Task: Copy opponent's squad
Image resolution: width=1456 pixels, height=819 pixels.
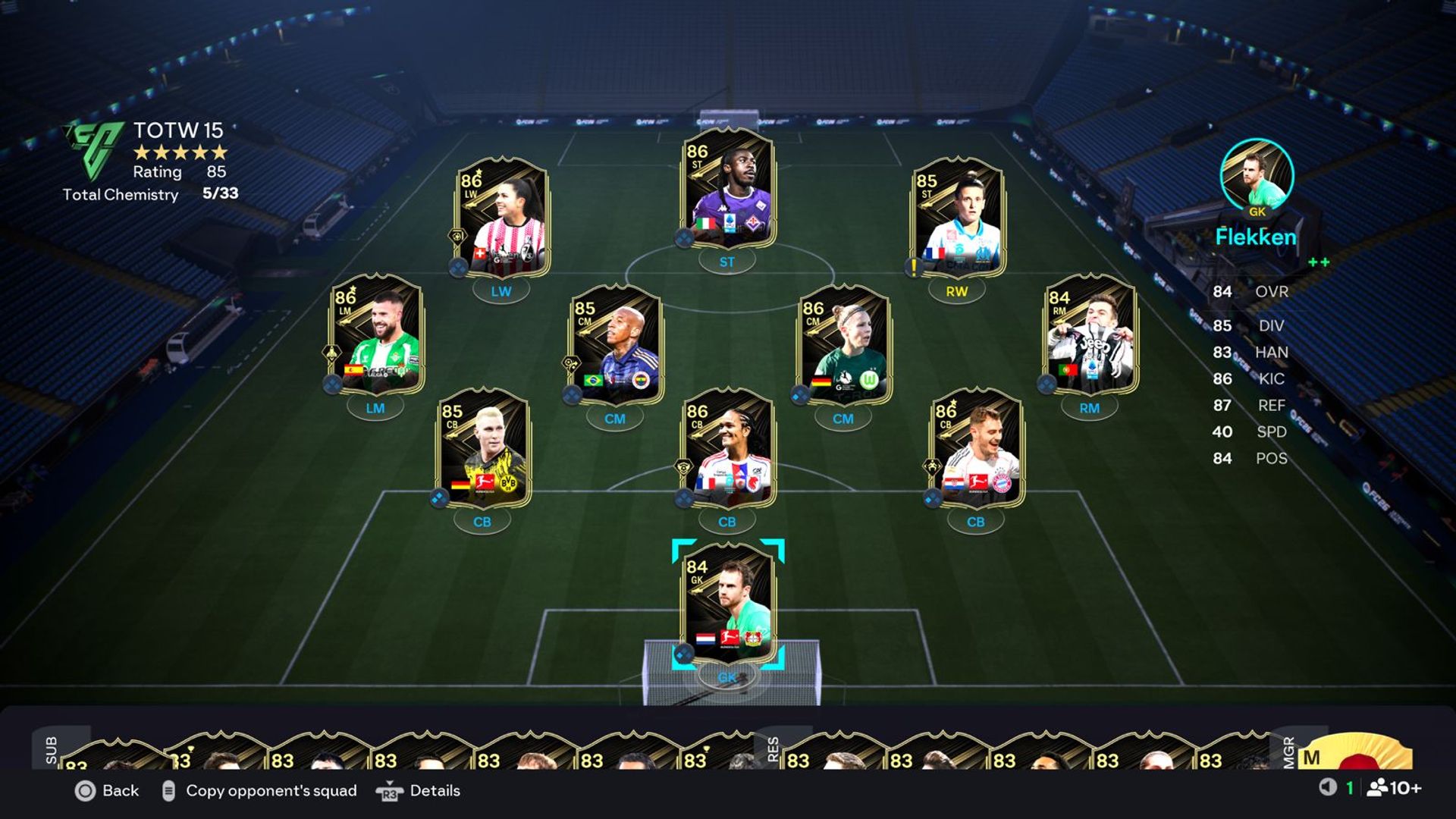Action: (x=259, y=791)
